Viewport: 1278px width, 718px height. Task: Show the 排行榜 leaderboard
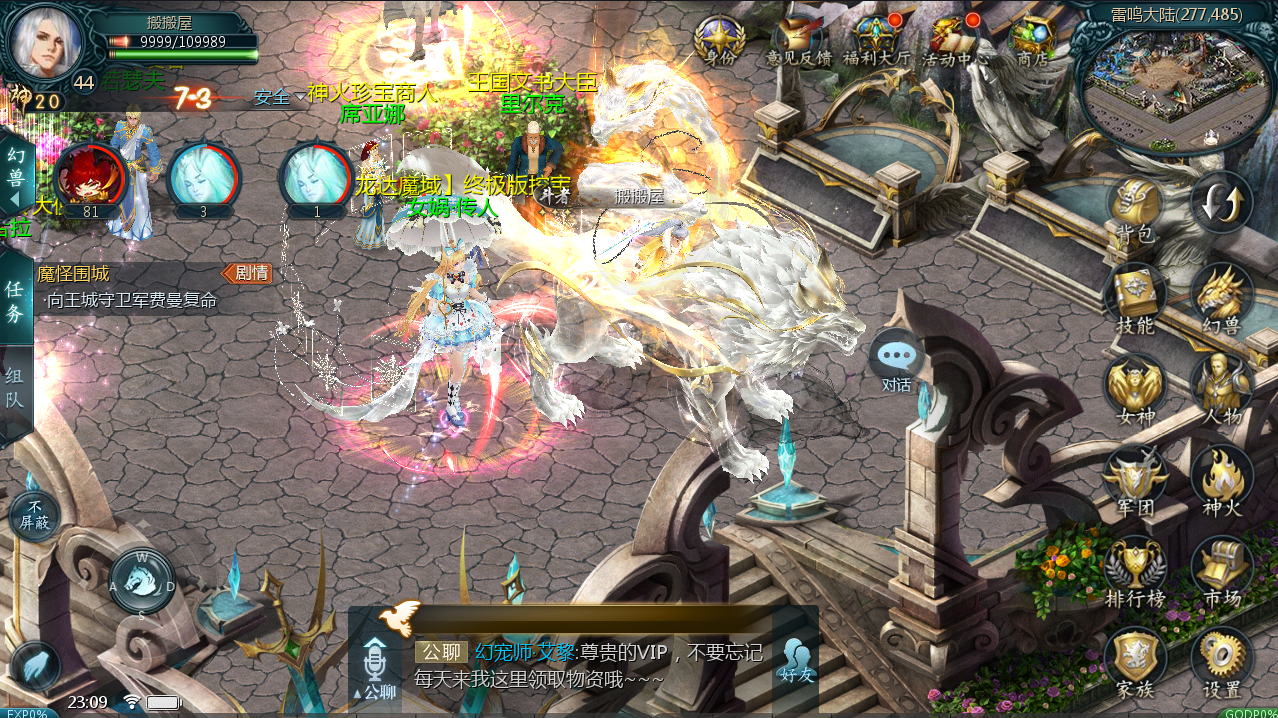[x=1135, y=572]
